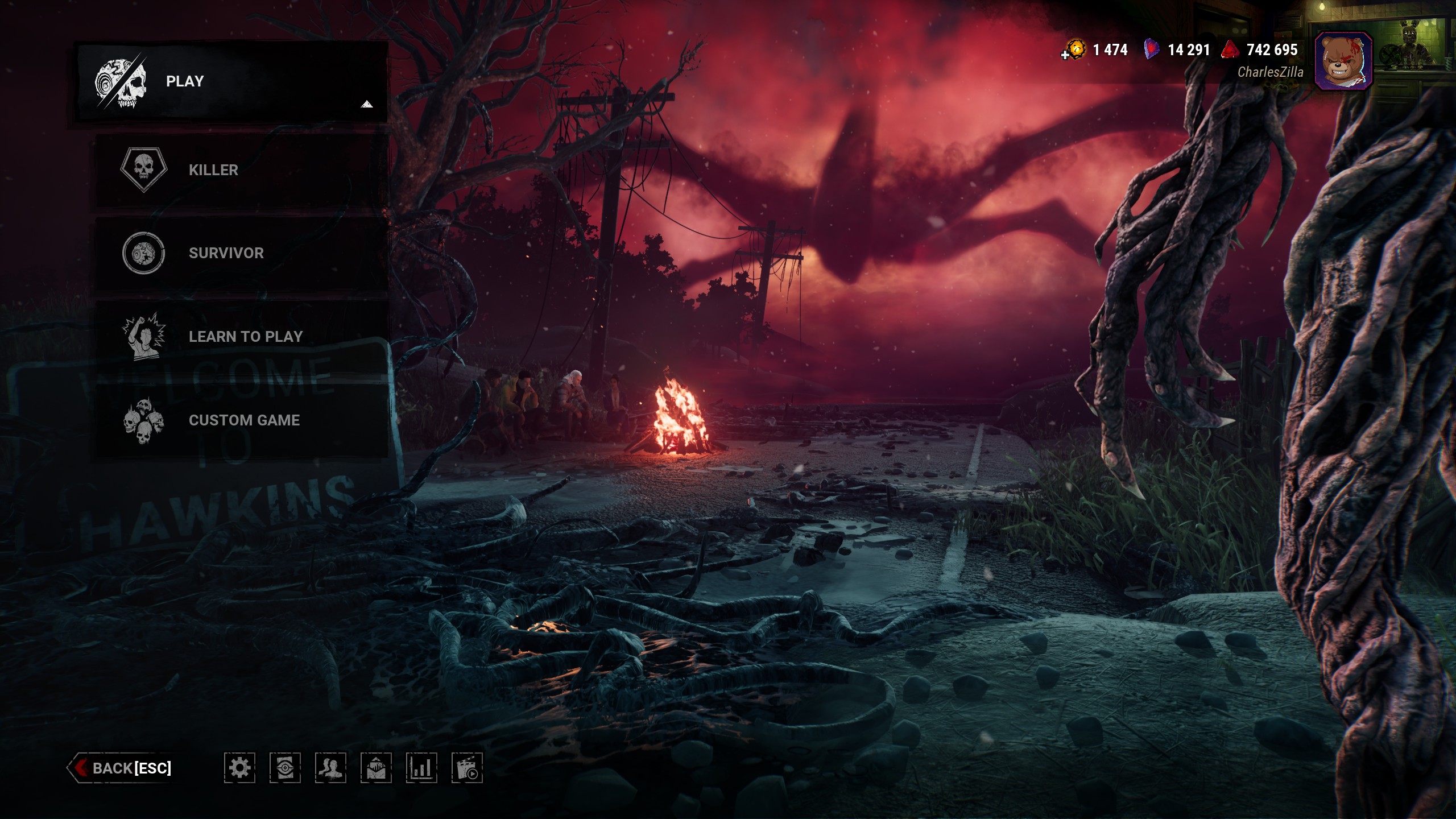The image size is (1456, 819).
Task: Open the teddy bear player profile avatar
Action: 1343,61
